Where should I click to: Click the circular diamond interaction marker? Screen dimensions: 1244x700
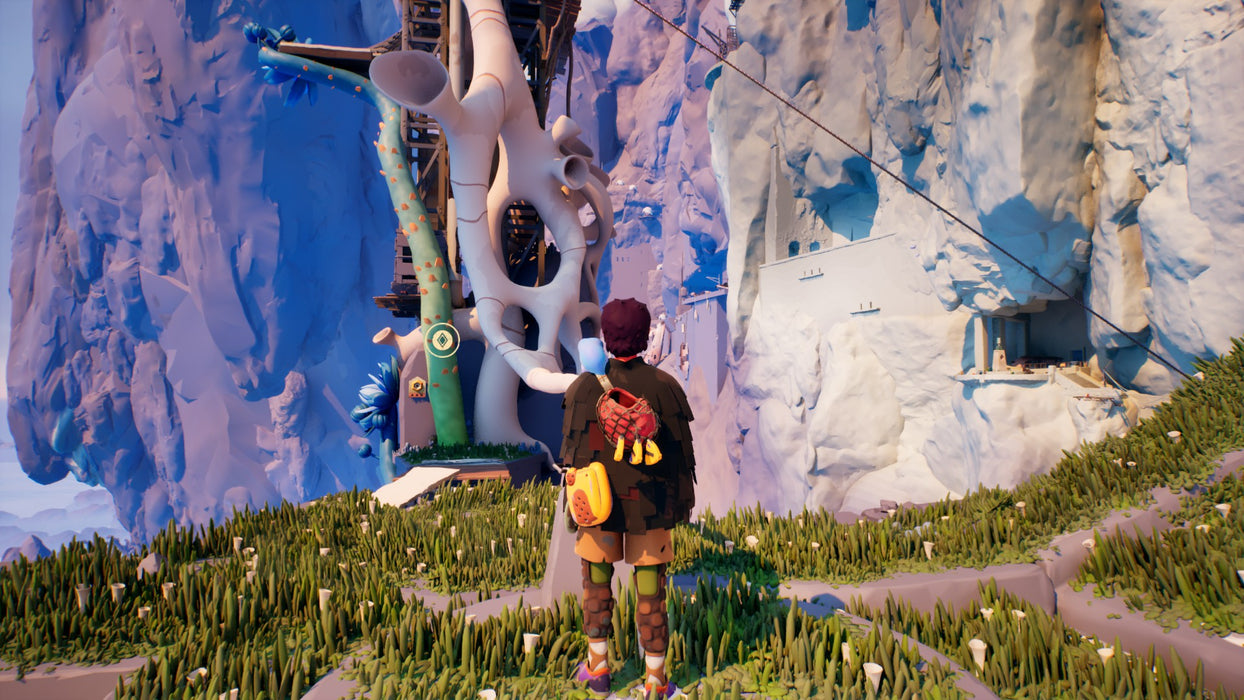pos(441,340)
